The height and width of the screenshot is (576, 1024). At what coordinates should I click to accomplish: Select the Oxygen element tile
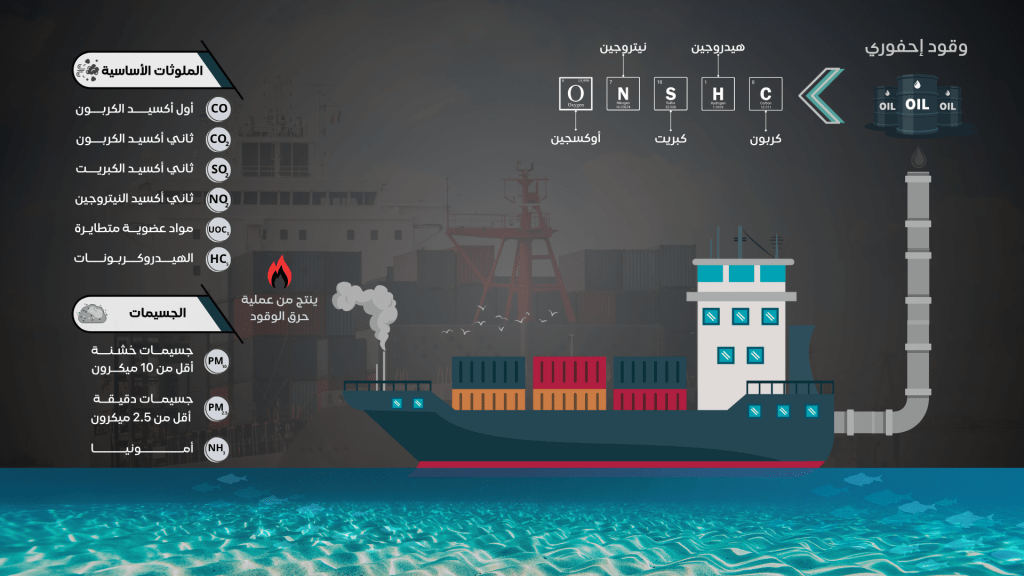[577, 94]
